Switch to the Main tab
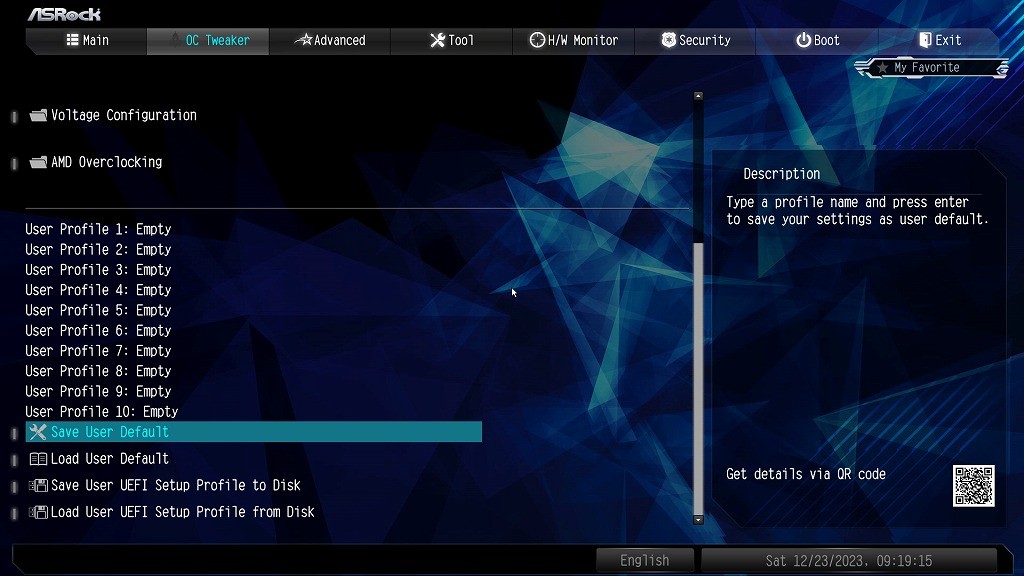The width and height of the screenshot is (1024, 576). point(87,40)
